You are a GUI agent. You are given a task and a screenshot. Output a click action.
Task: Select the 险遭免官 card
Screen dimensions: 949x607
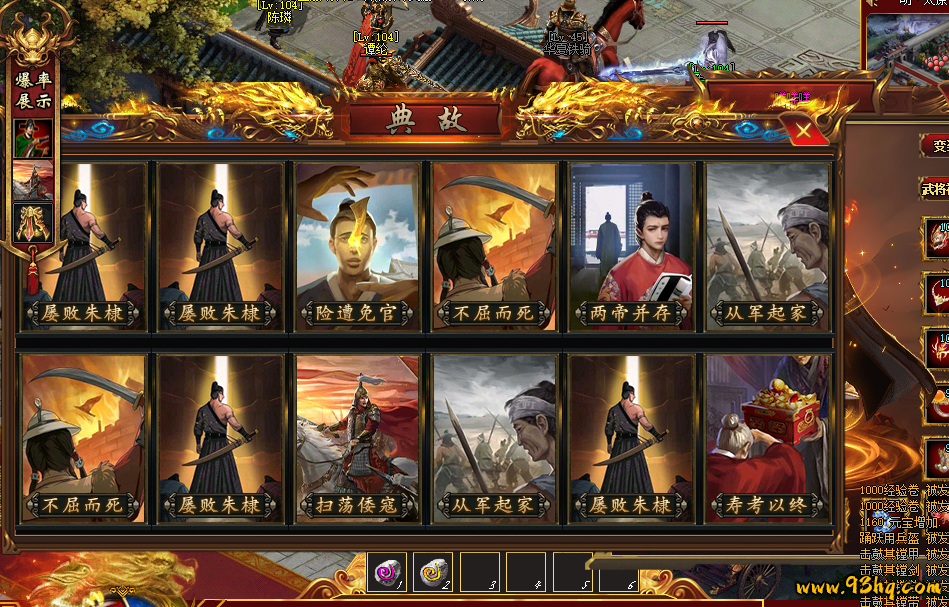pyautogui.click(x=358, y=246)
